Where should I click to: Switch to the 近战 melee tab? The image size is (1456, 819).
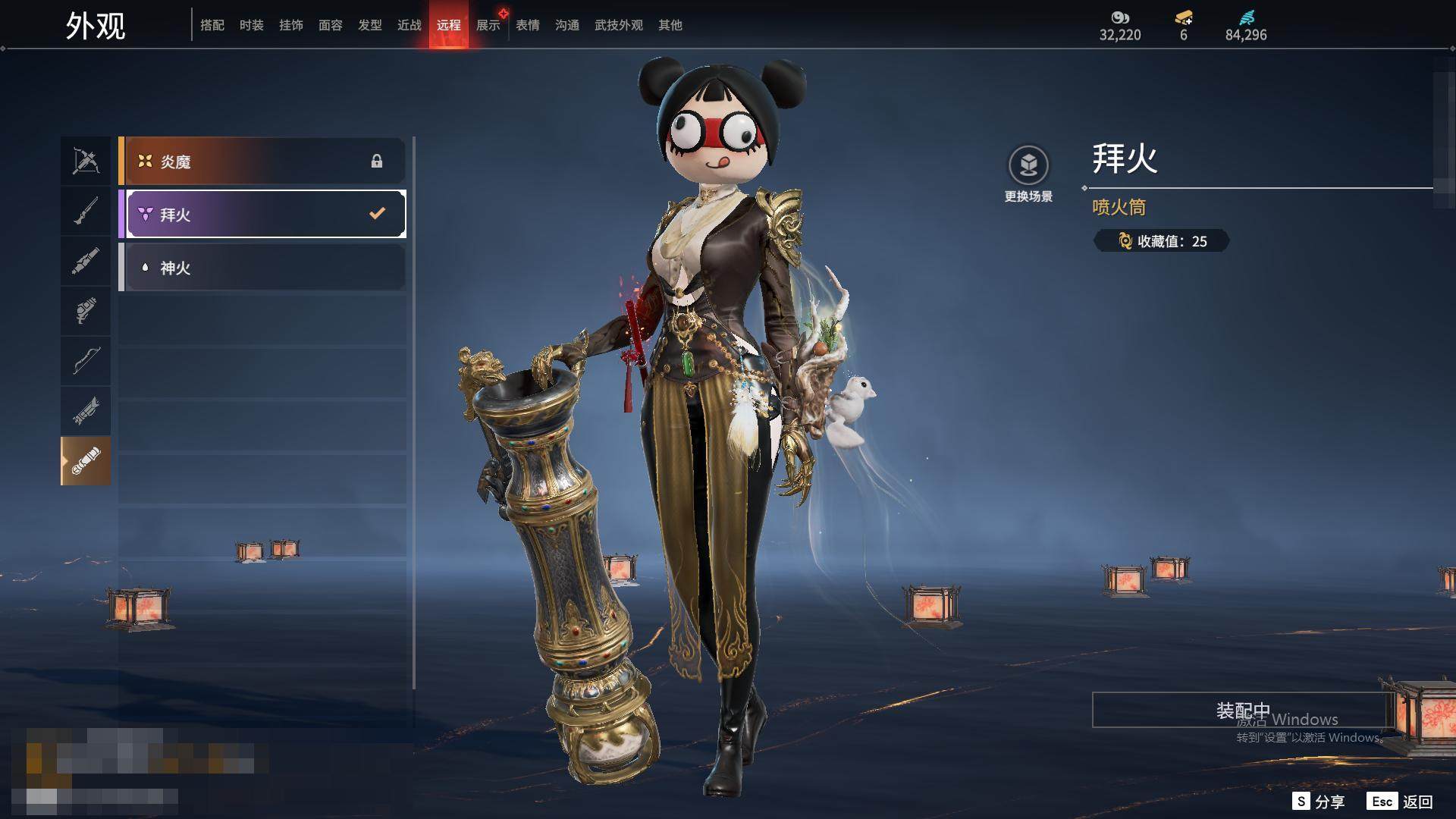pyautogui.click(x=409, y=25)
